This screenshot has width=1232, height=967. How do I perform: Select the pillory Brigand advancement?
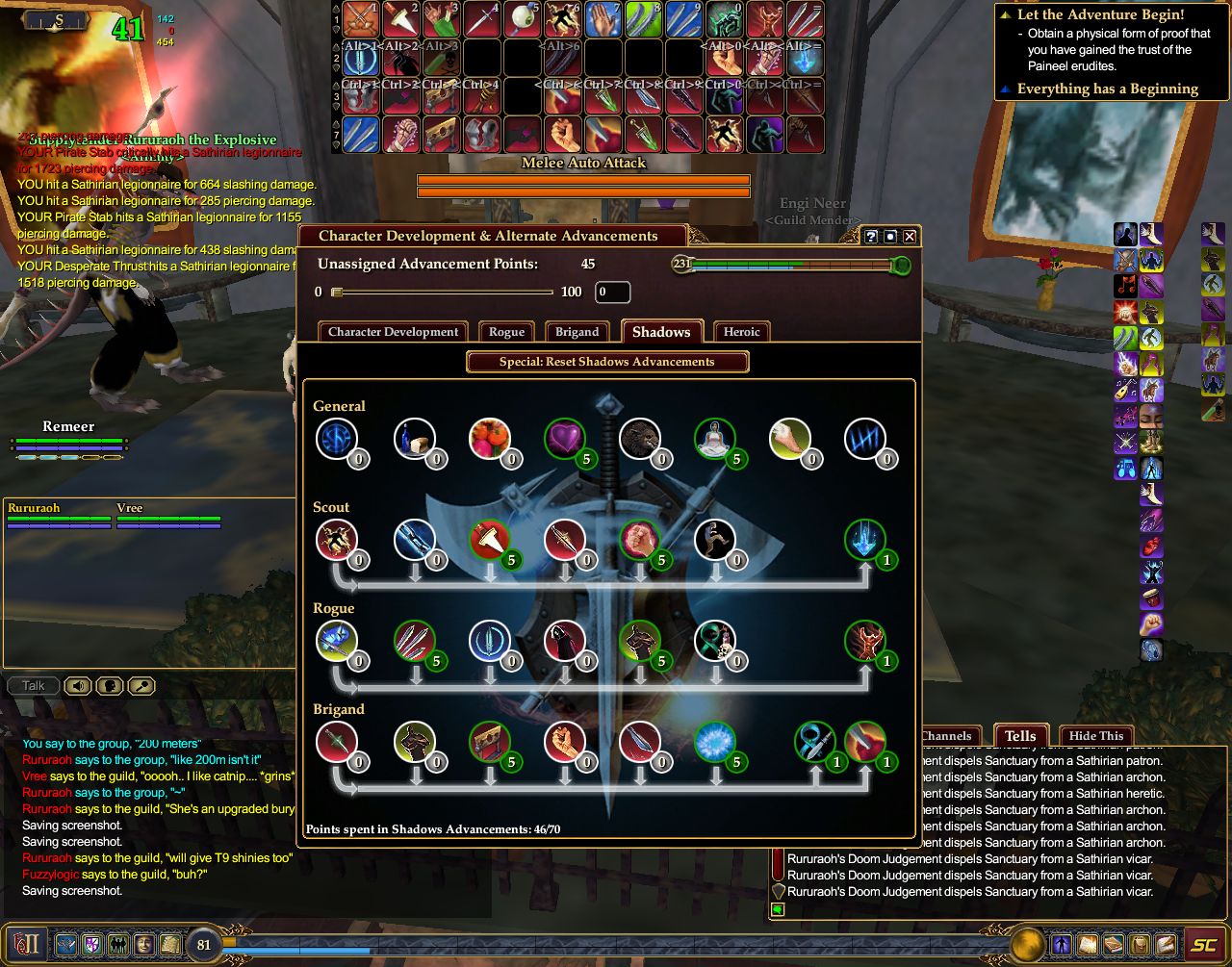489,742
